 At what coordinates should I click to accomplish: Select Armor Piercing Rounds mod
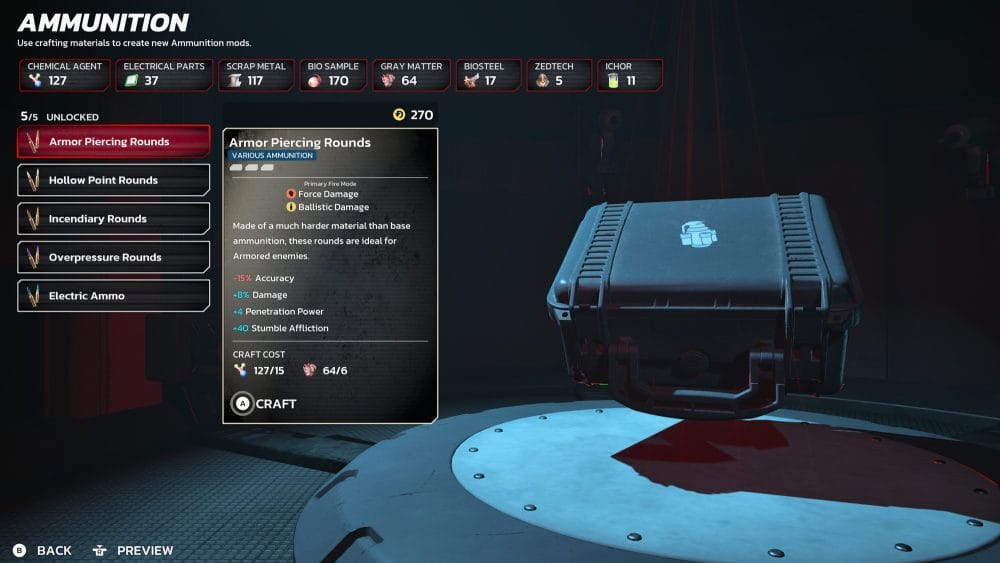point(114,142)
